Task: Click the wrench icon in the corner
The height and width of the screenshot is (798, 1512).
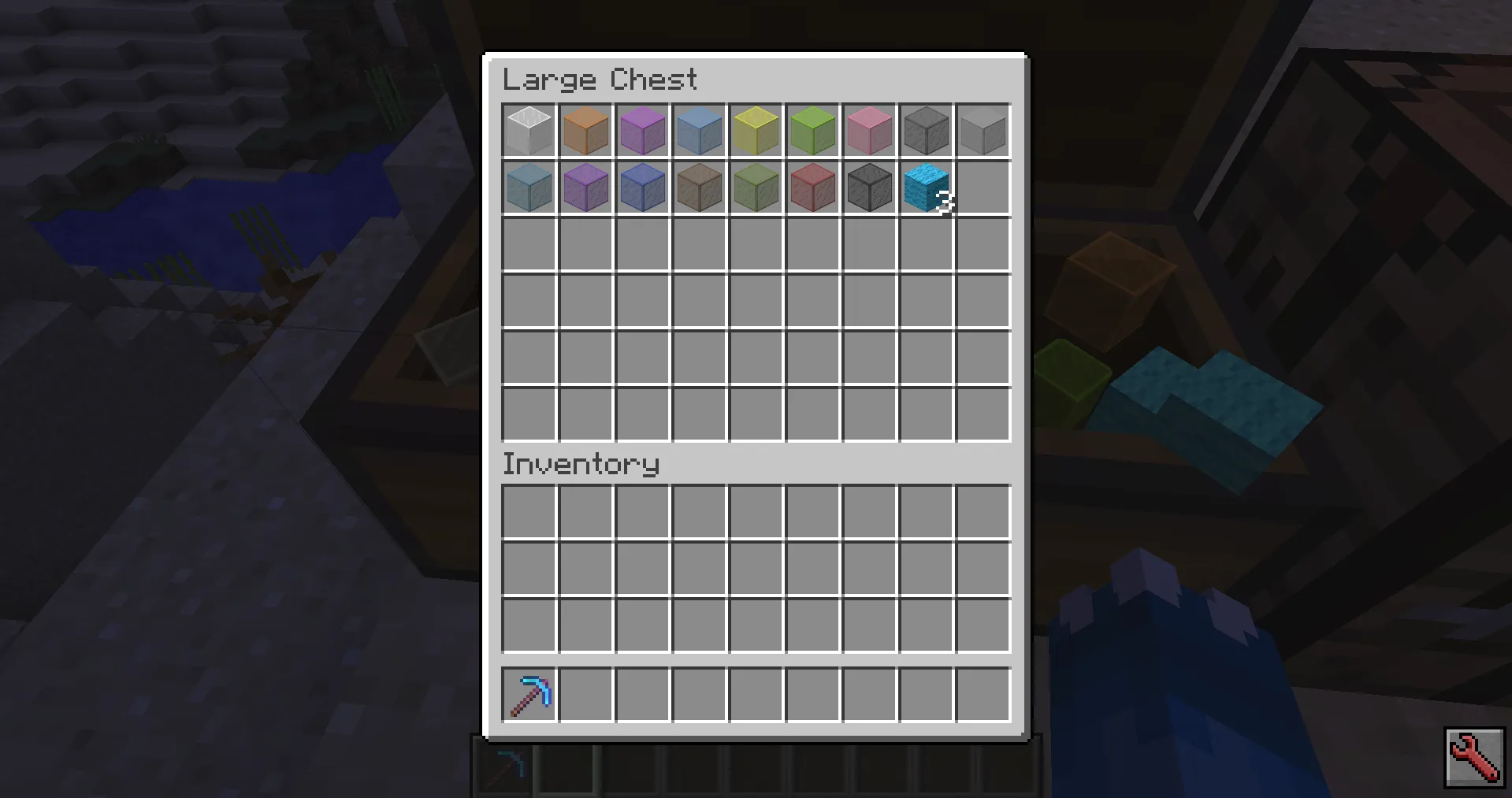Action: click(x=1474, y=758)
